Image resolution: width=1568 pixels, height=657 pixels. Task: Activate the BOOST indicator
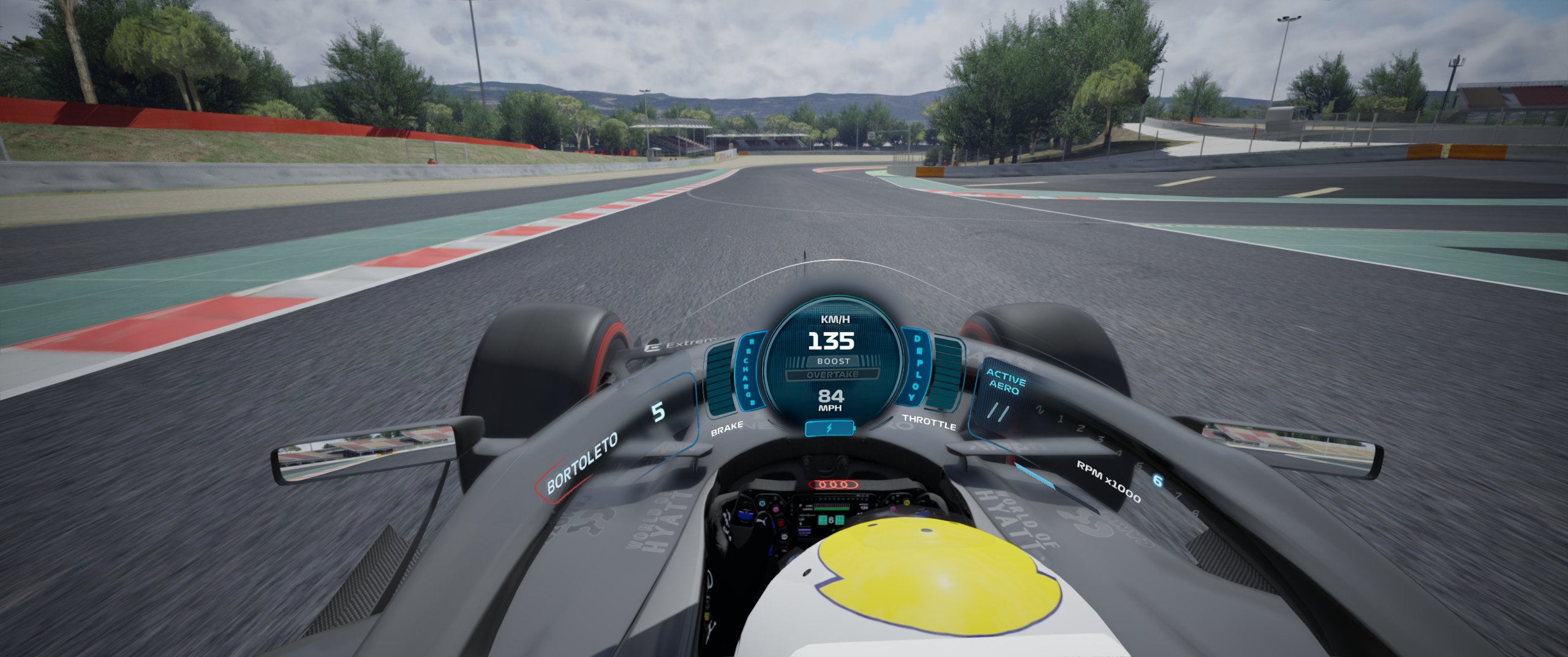[833, 361]
